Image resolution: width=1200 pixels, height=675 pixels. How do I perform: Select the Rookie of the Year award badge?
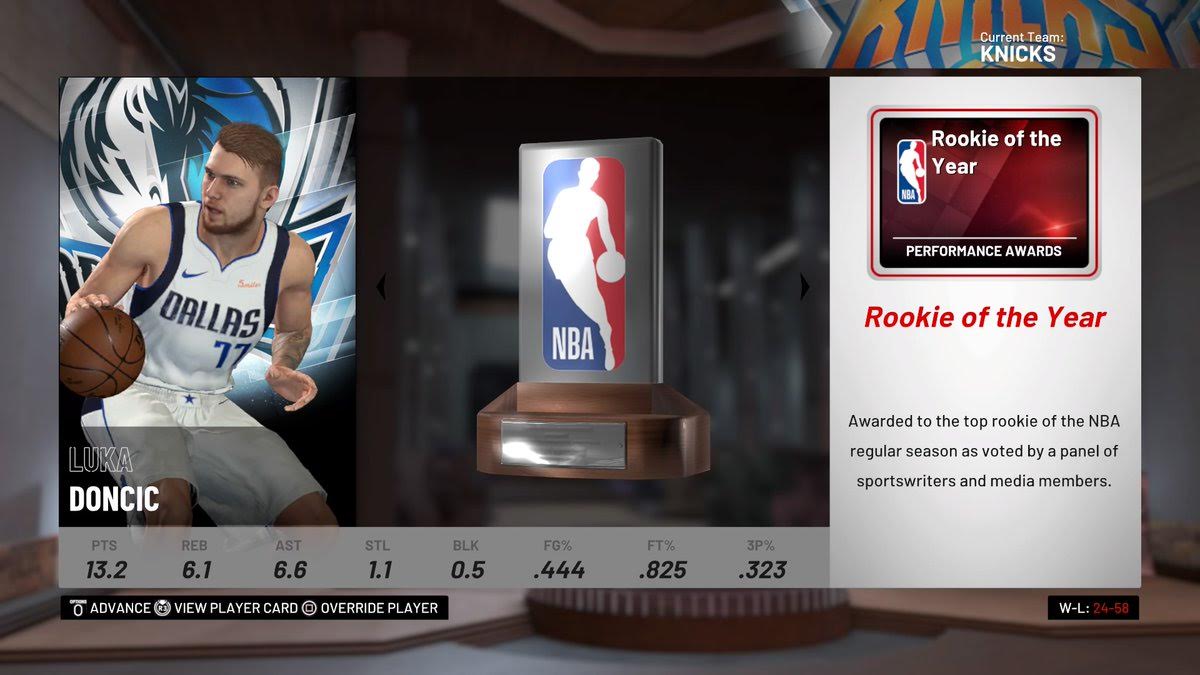983,192
